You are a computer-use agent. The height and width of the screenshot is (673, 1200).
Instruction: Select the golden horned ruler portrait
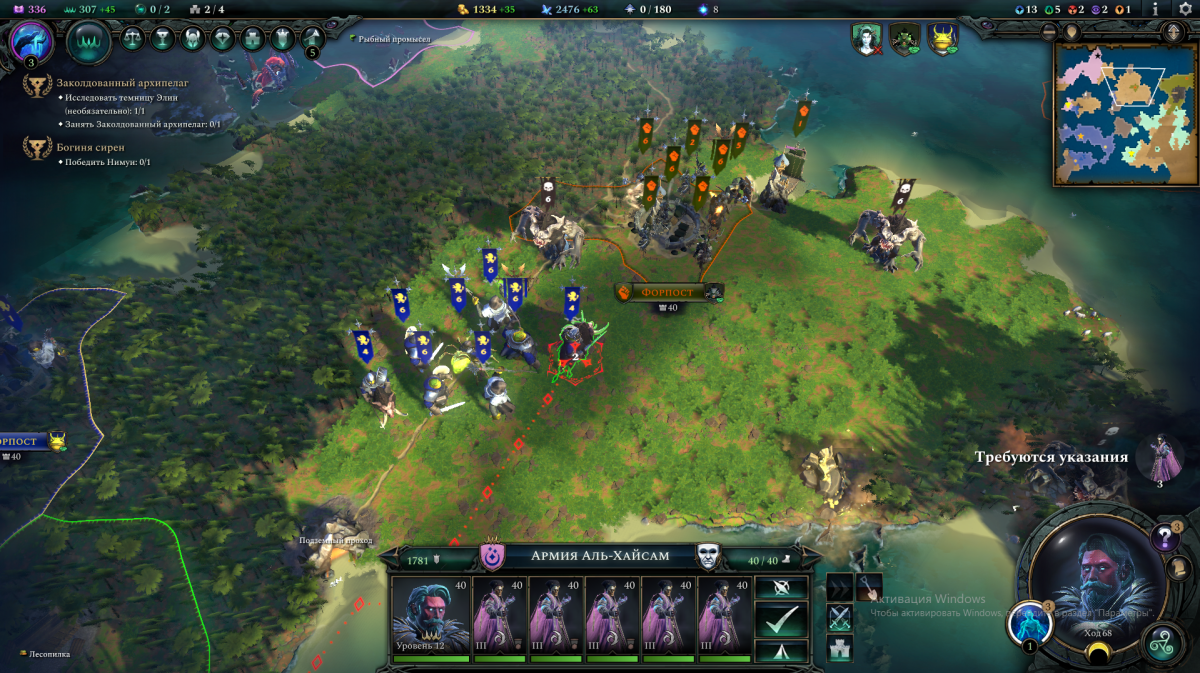pos(943,39)
